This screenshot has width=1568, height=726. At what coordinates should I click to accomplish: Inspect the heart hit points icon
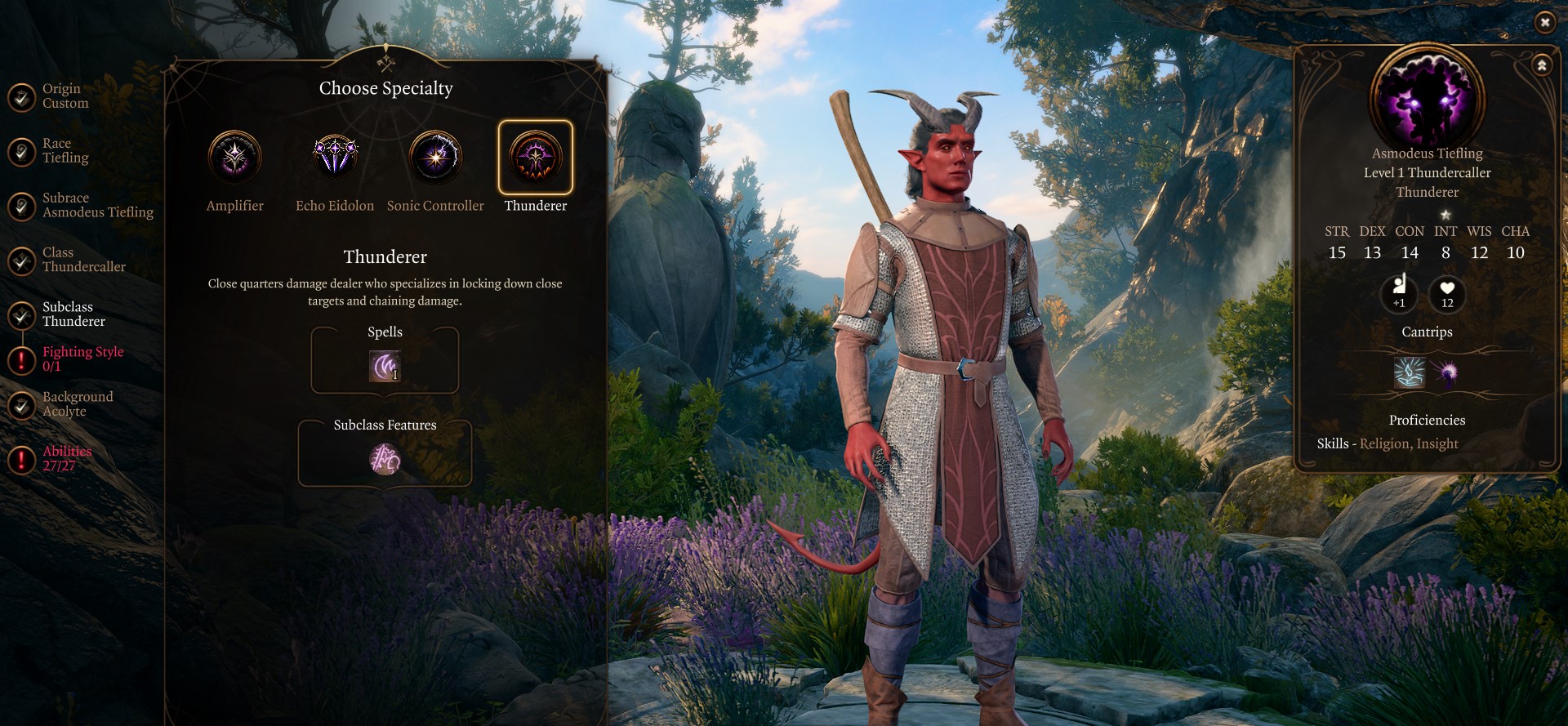[x=1447, y=293]
